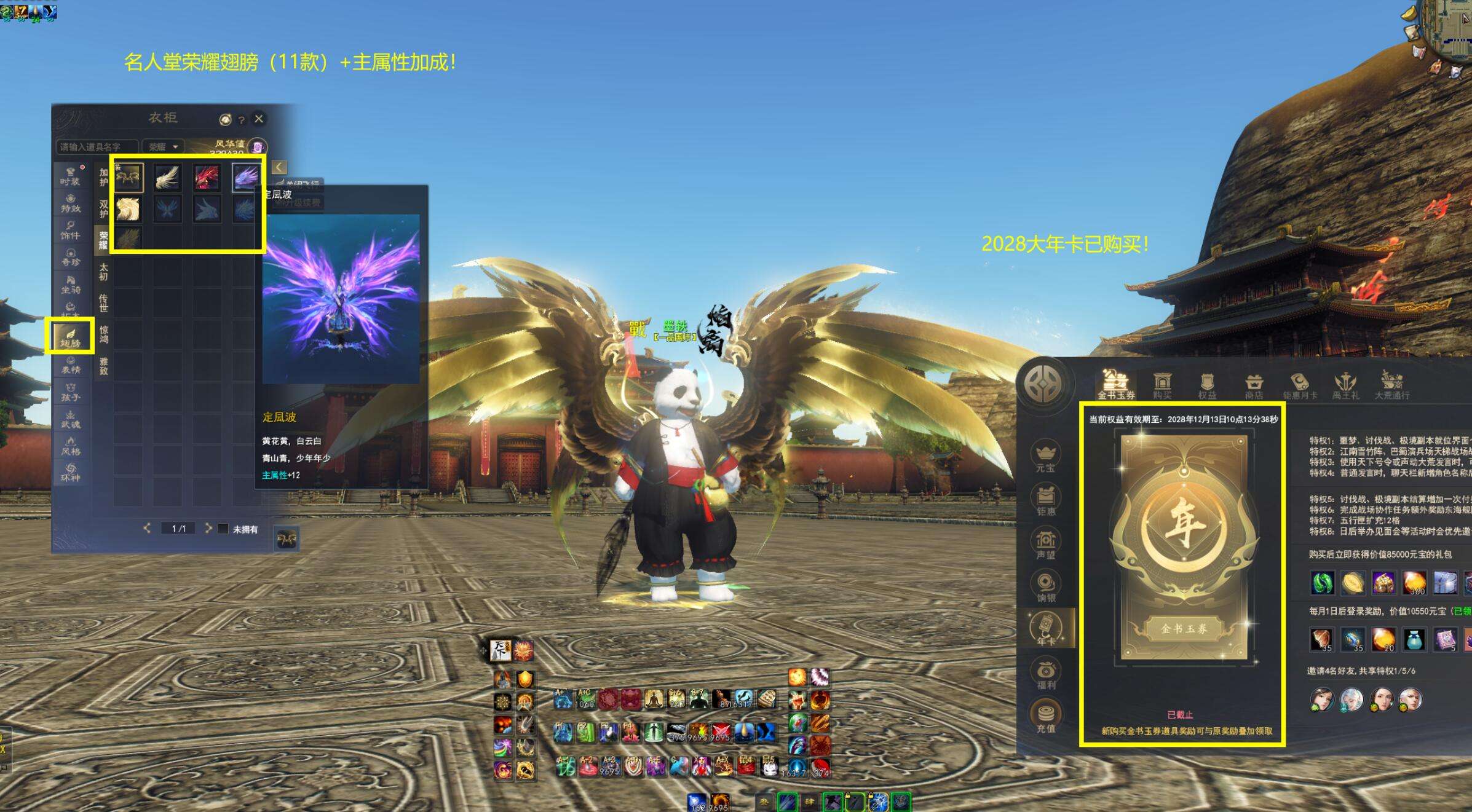This screenshot has height=812, width=1472.
Task: Switch to the 时装 wardrobe category
Action: (x=70, y=175)
